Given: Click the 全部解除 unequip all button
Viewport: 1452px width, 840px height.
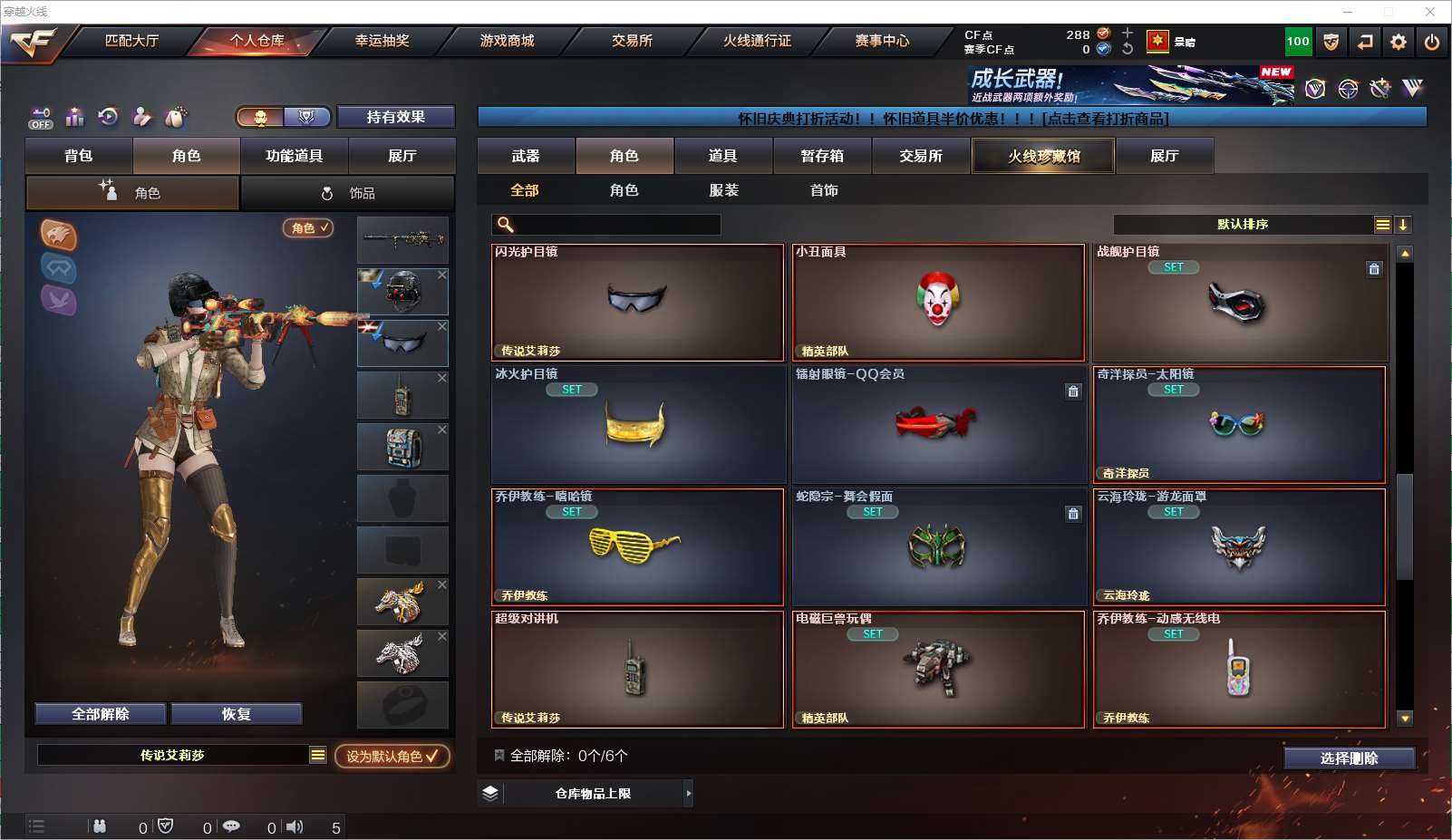Looking at the screenshot, I should [x=101, y=714].
